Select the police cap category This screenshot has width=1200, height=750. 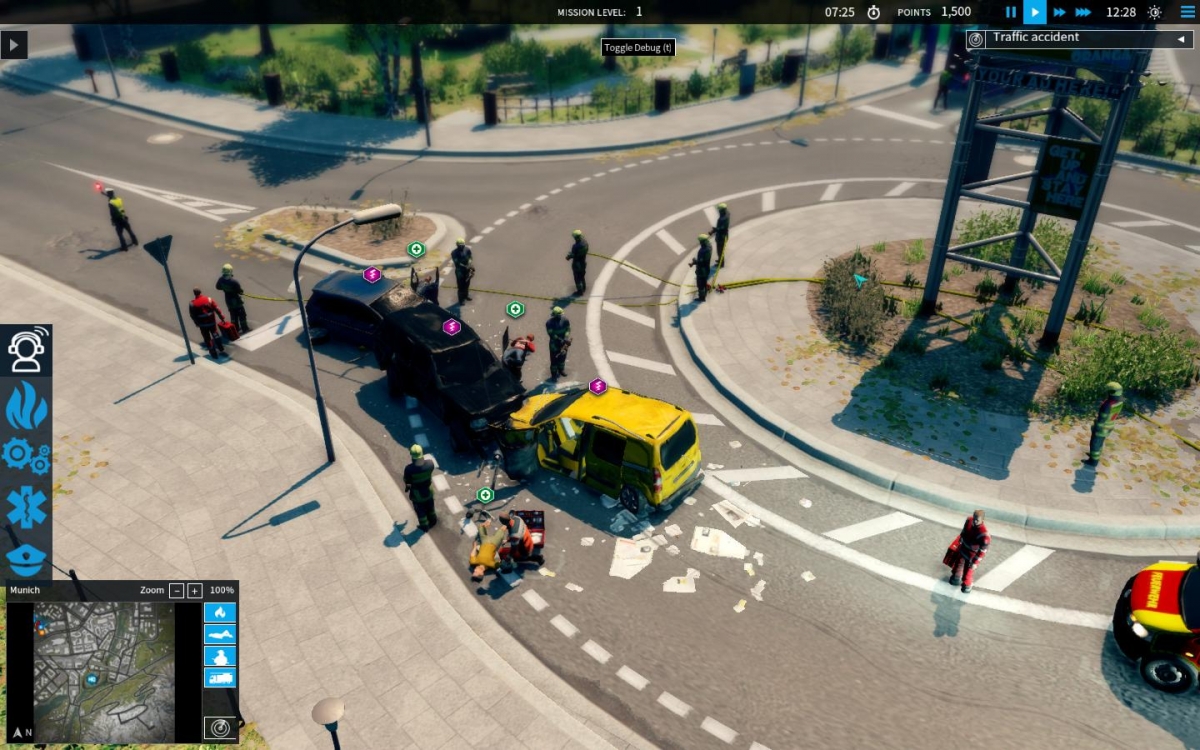tap(26, 557)
